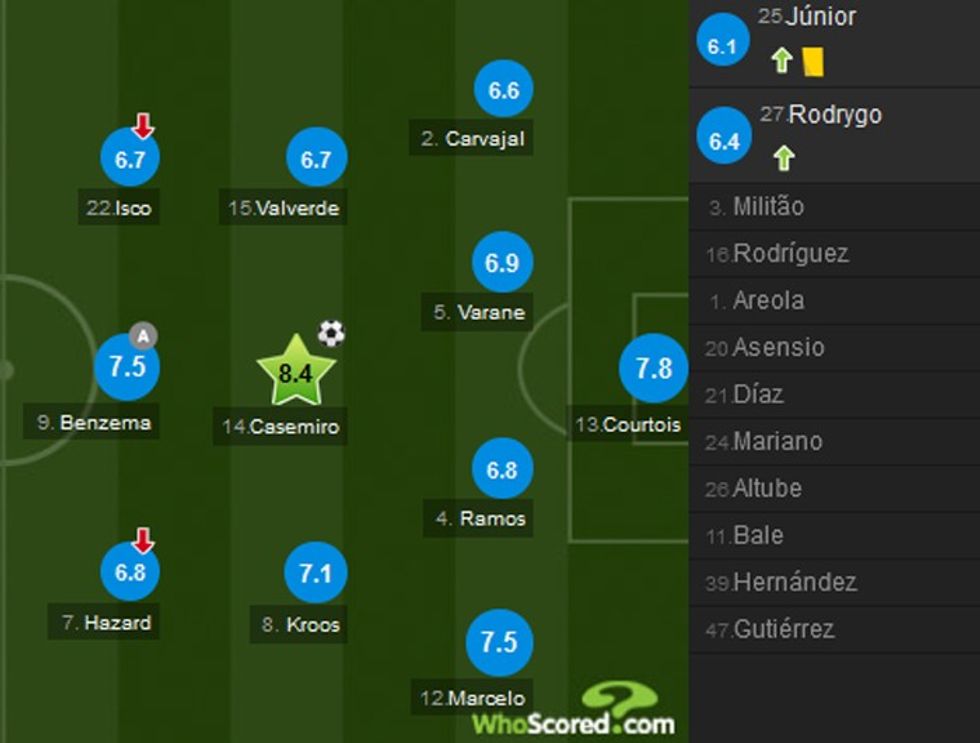The height and width of the screenshot is (743, 980).
Task: Choose Gutiérrez in the substitutes list
Action: coord(783,629)
